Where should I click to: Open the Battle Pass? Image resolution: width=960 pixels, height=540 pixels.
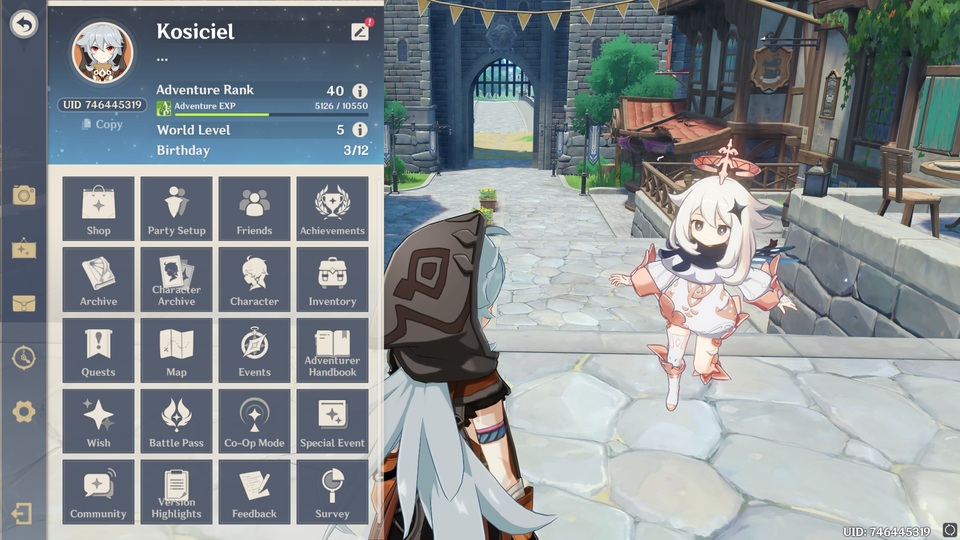[176, 422]
